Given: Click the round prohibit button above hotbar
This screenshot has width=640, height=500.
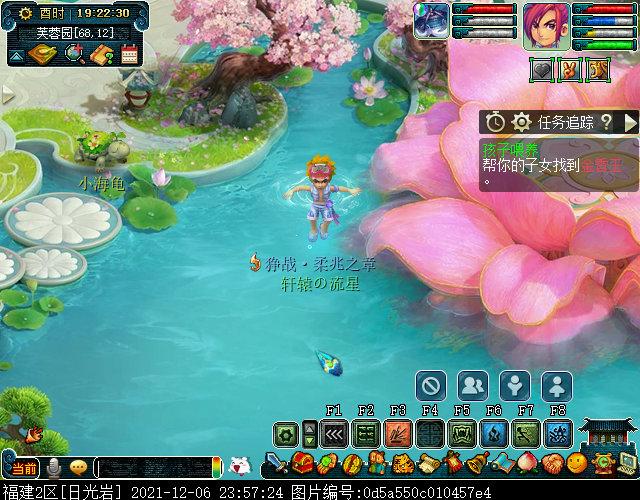Looking at the screenshot, I should 431,385.
